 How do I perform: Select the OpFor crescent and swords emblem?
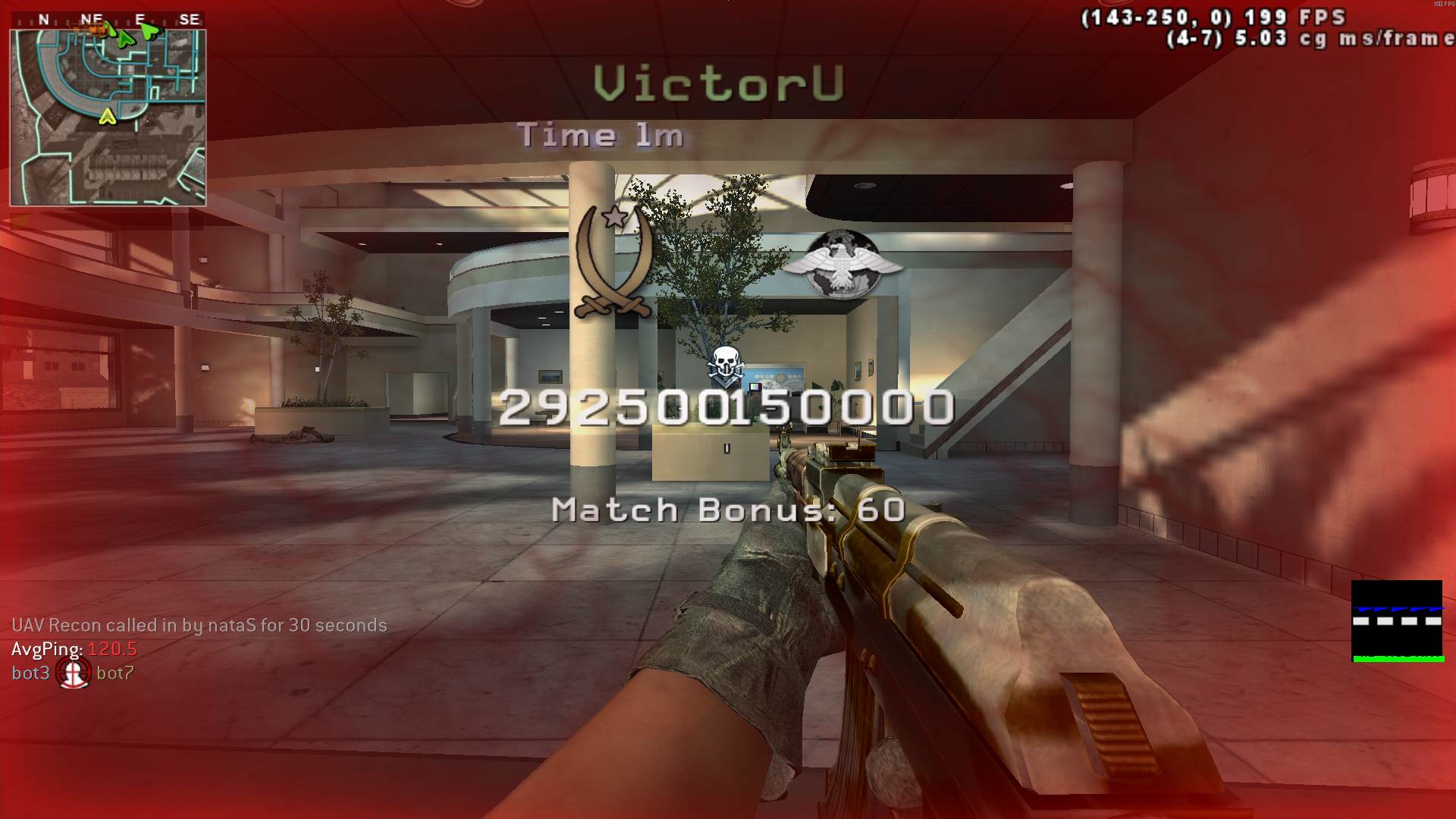(x=613, y=262)
